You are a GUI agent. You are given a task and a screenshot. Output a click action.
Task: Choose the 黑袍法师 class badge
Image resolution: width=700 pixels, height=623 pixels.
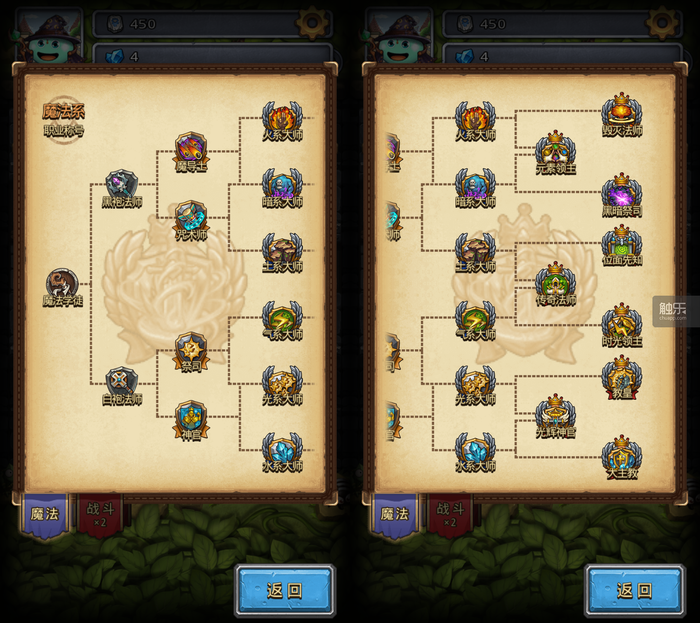point(122,185)
